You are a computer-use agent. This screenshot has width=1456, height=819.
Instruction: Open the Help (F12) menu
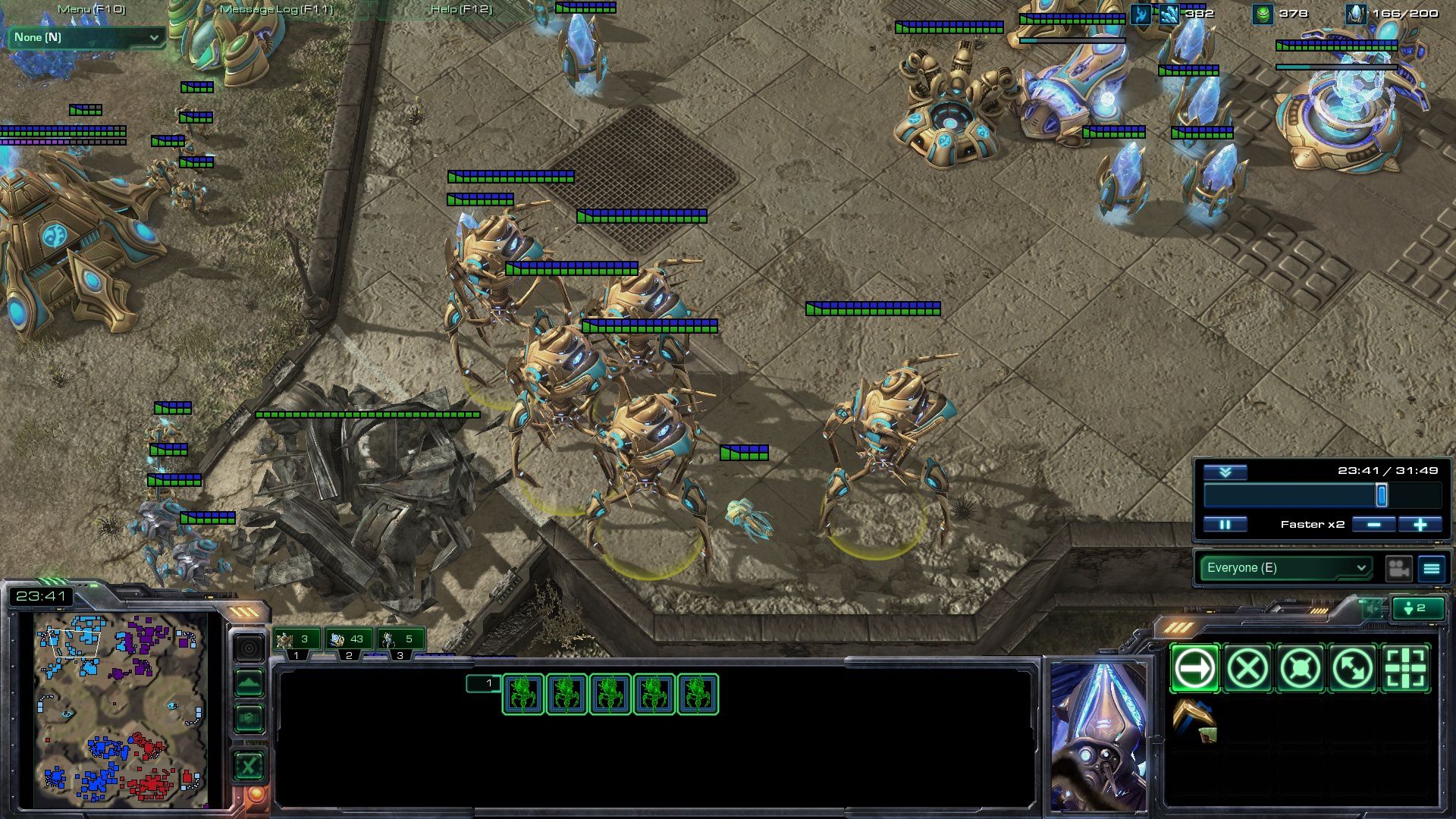461,9
